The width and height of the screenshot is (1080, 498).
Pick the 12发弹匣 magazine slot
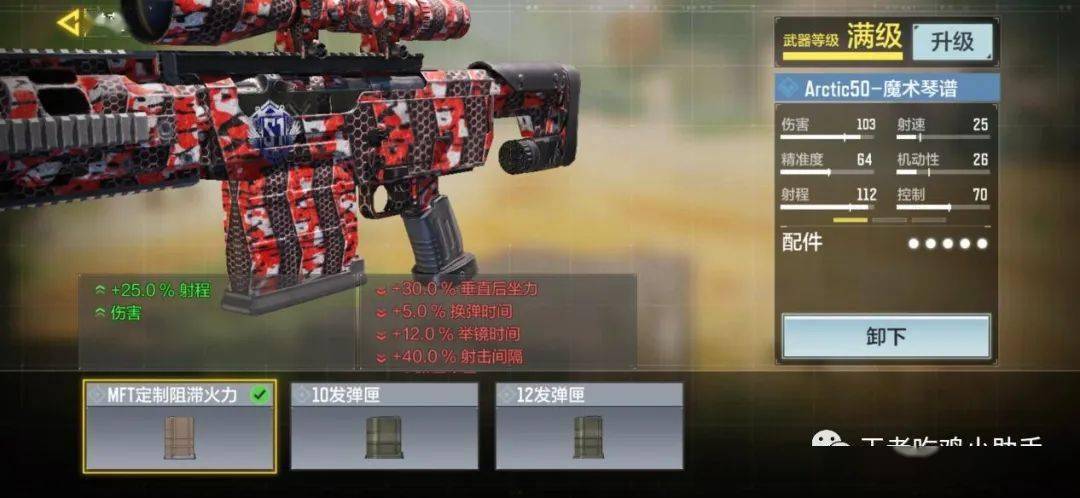coord(589,427)
